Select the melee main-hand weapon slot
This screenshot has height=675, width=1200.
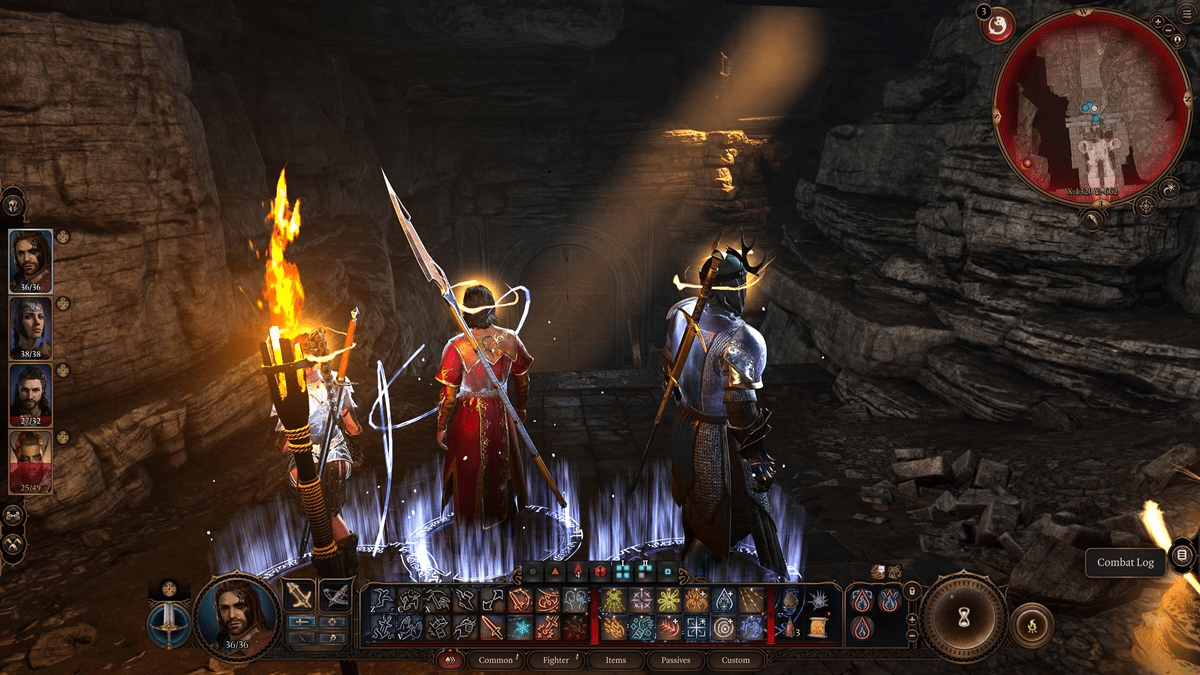300,596
